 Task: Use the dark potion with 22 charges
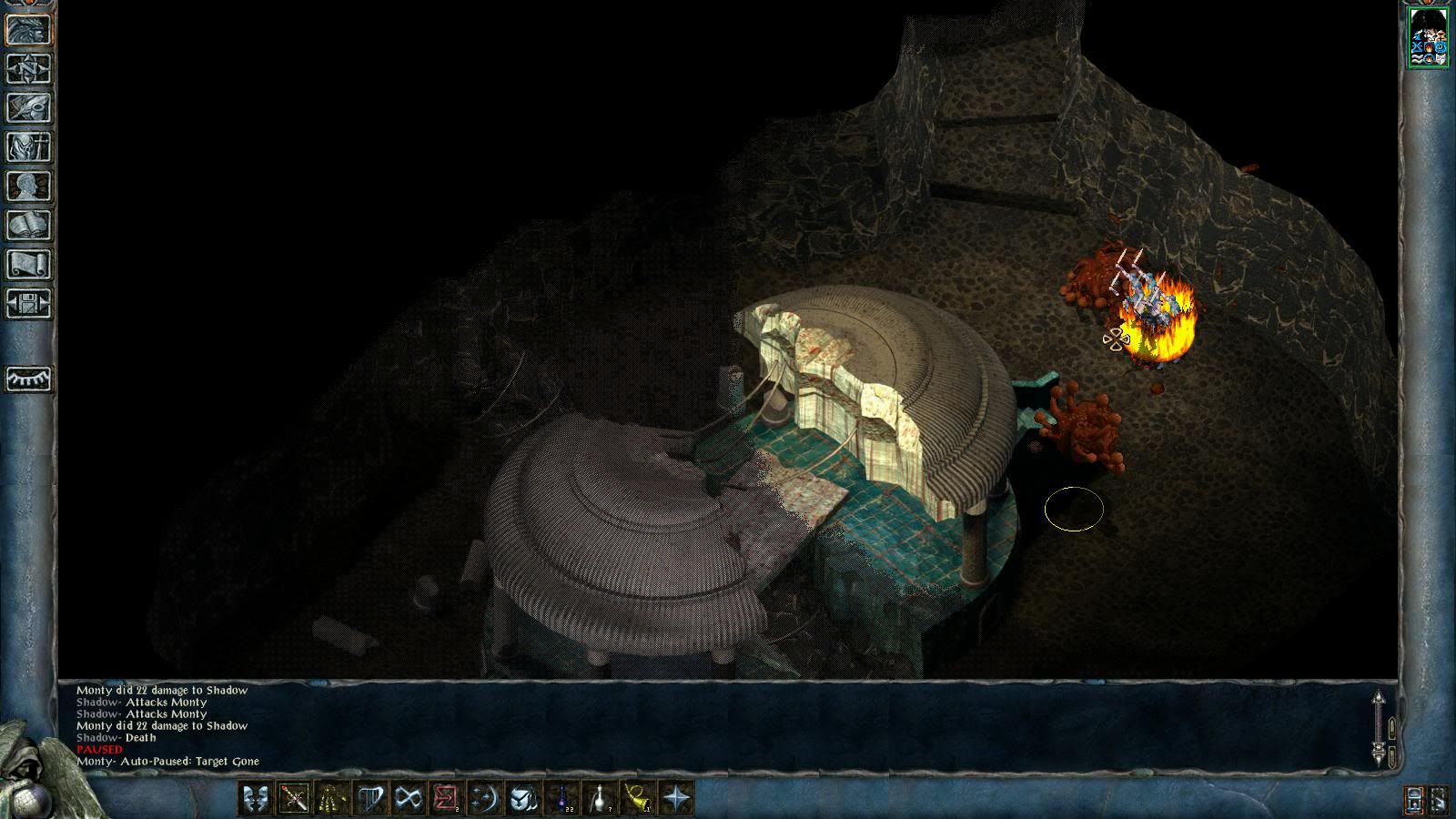561,799
